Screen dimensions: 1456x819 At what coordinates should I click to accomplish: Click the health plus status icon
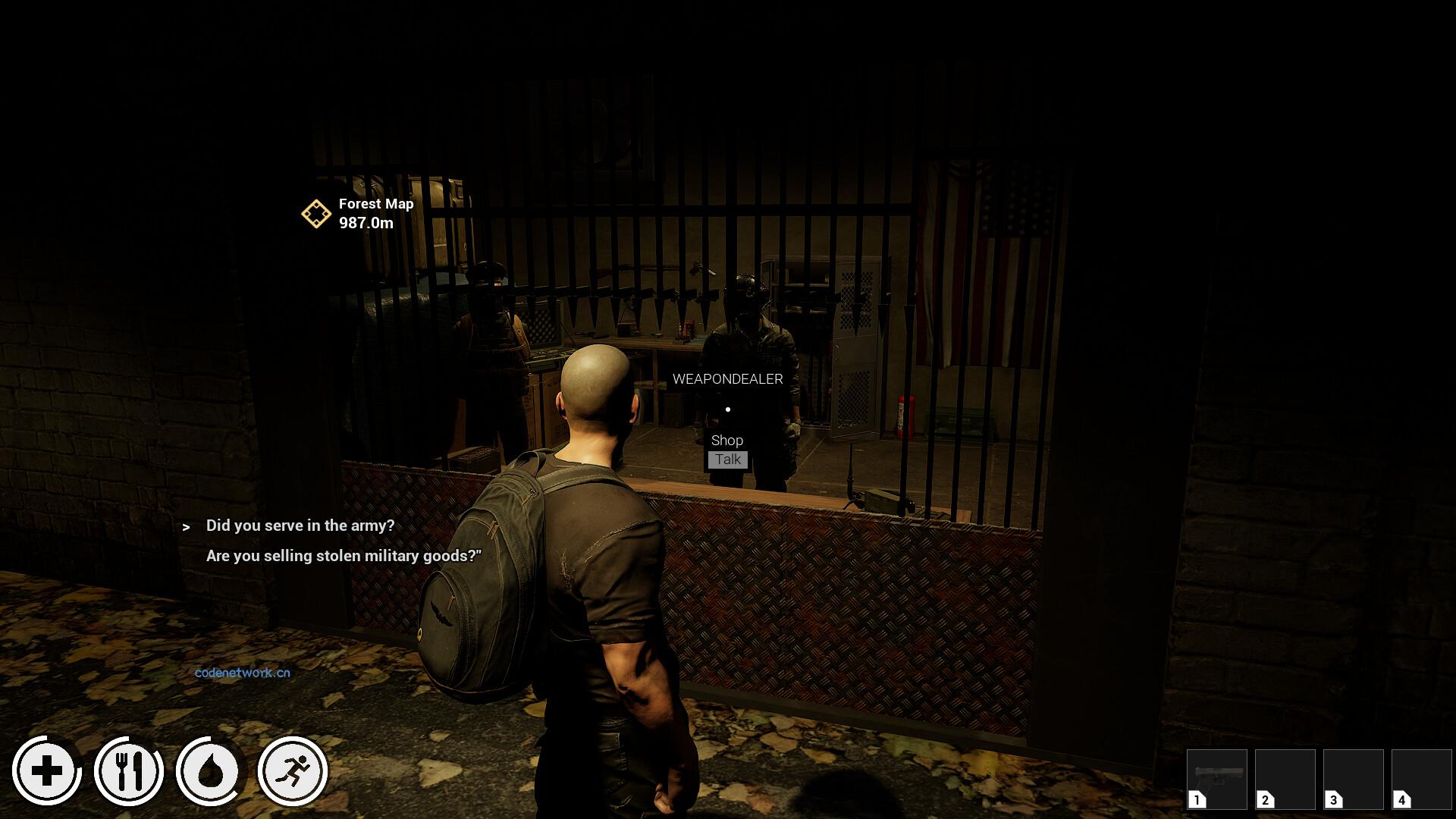coord(47,771)
